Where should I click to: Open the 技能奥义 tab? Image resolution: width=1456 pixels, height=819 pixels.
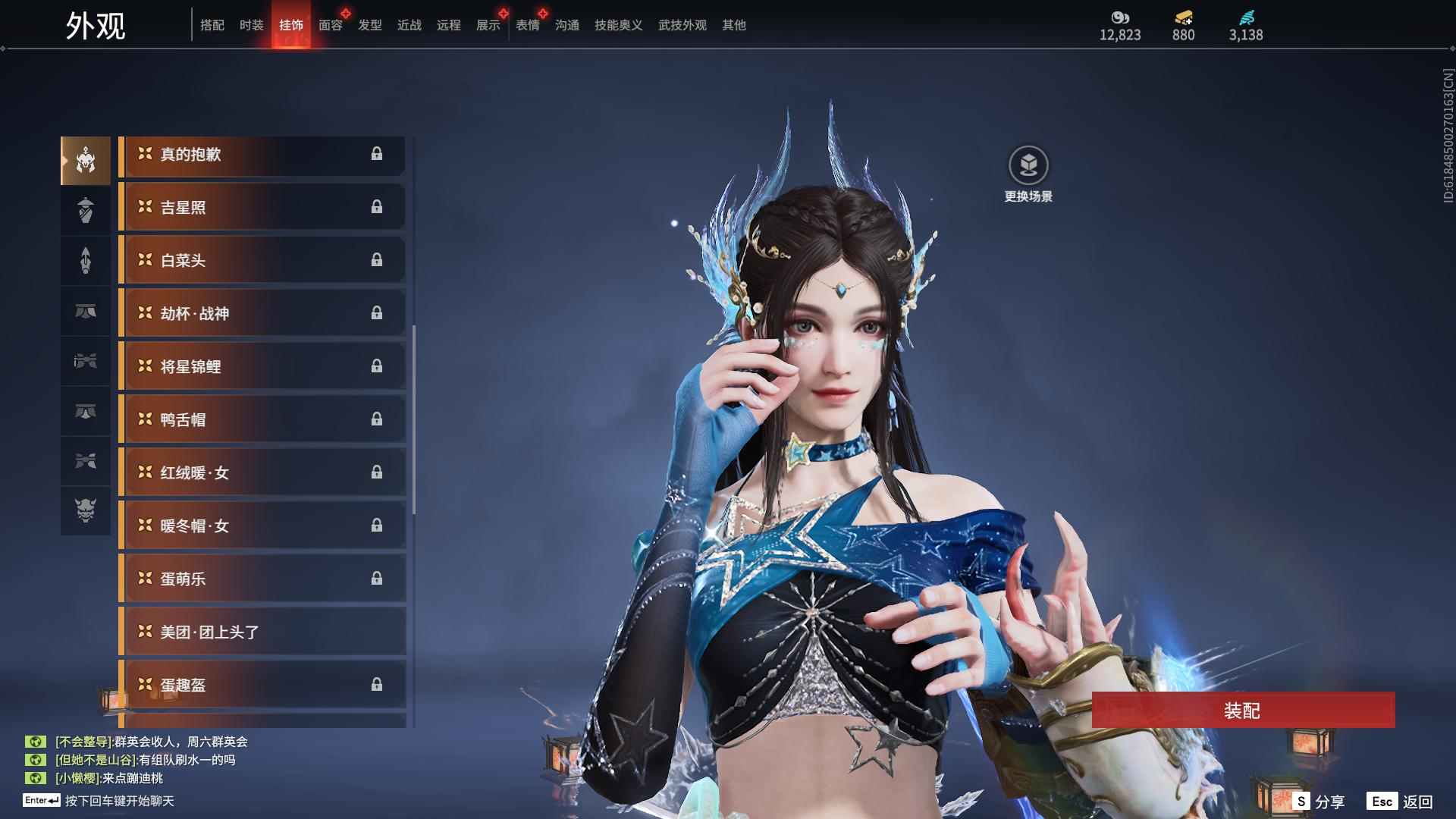618,25
